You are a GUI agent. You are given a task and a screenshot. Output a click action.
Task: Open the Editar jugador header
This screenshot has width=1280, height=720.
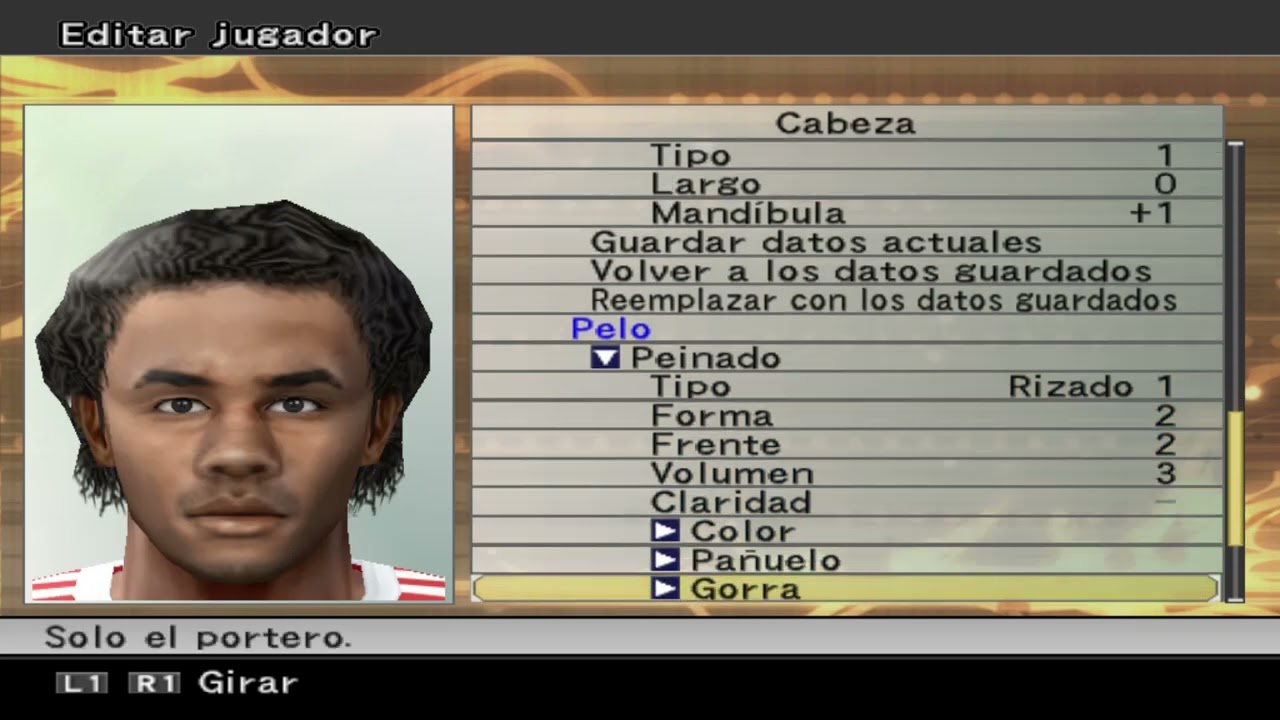click(x=218, y=34)
